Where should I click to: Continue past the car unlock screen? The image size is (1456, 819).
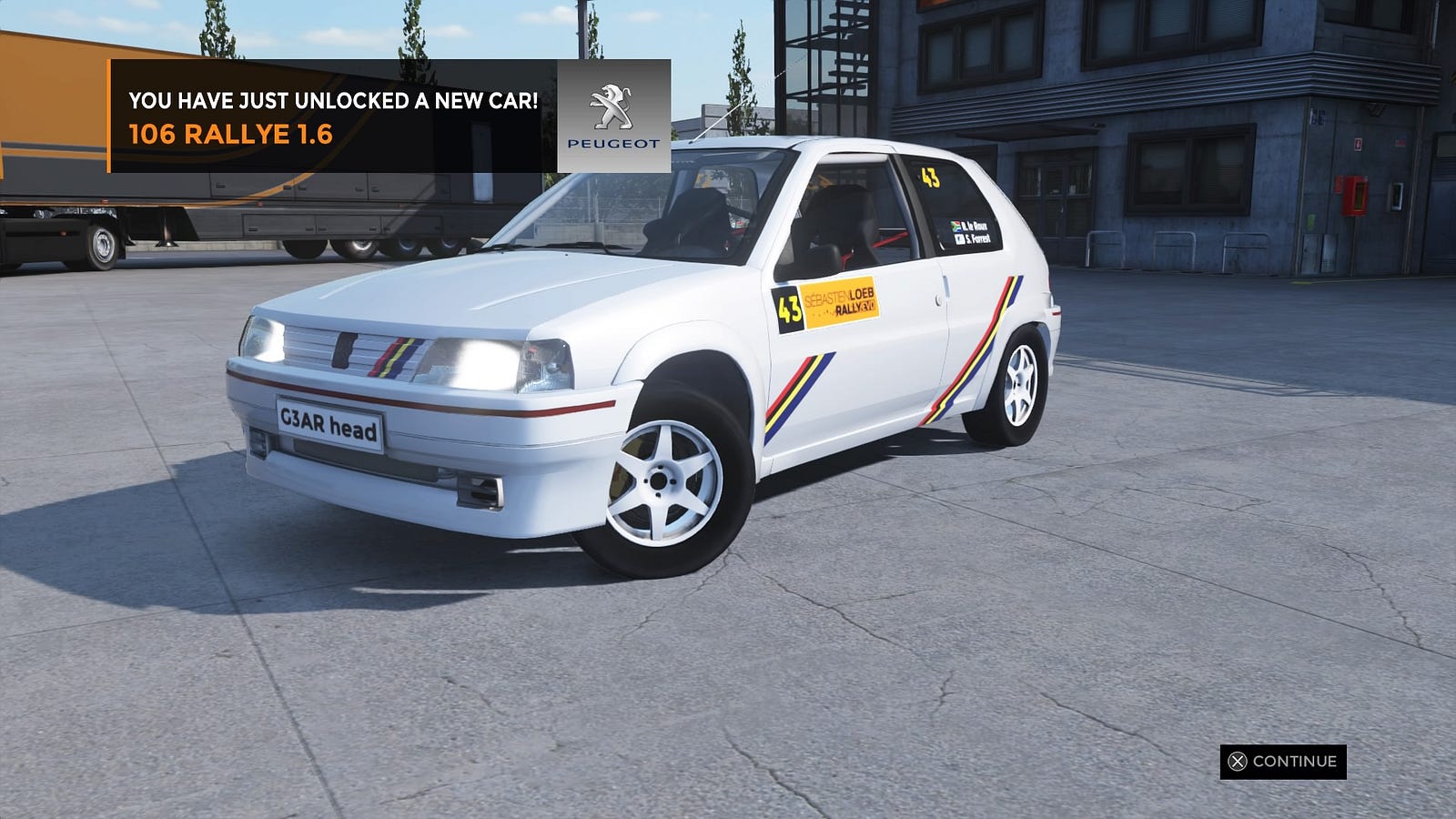coord(1283,762)
